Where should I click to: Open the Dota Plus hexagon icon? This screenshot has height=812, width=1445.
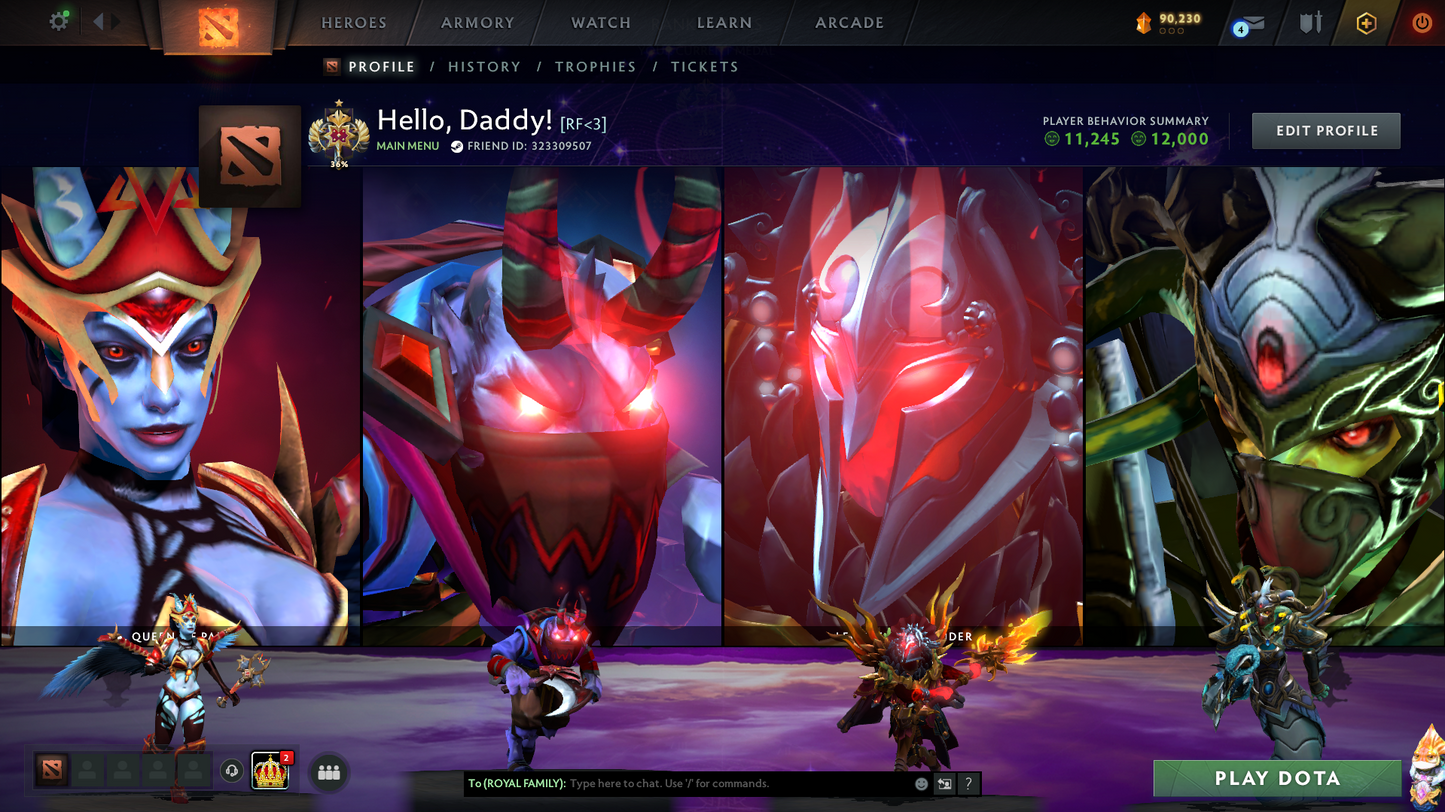pyautogui.click(x=1366, y=23)
